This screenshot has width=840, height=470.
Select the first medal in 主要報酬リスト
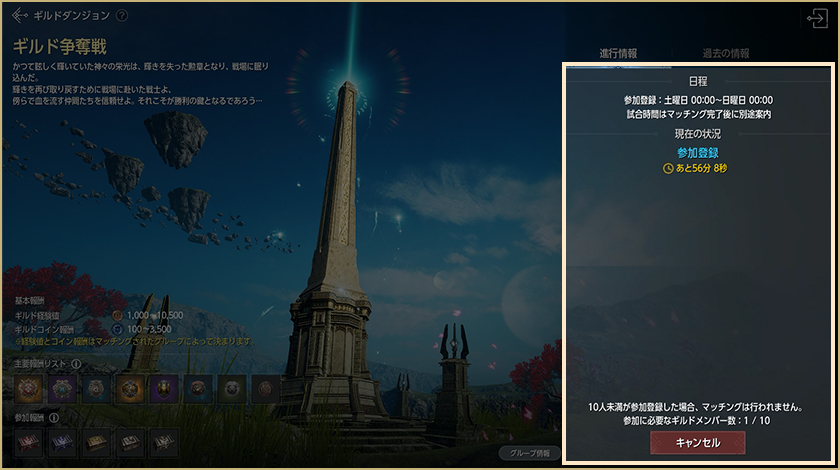tap(28, 389)
